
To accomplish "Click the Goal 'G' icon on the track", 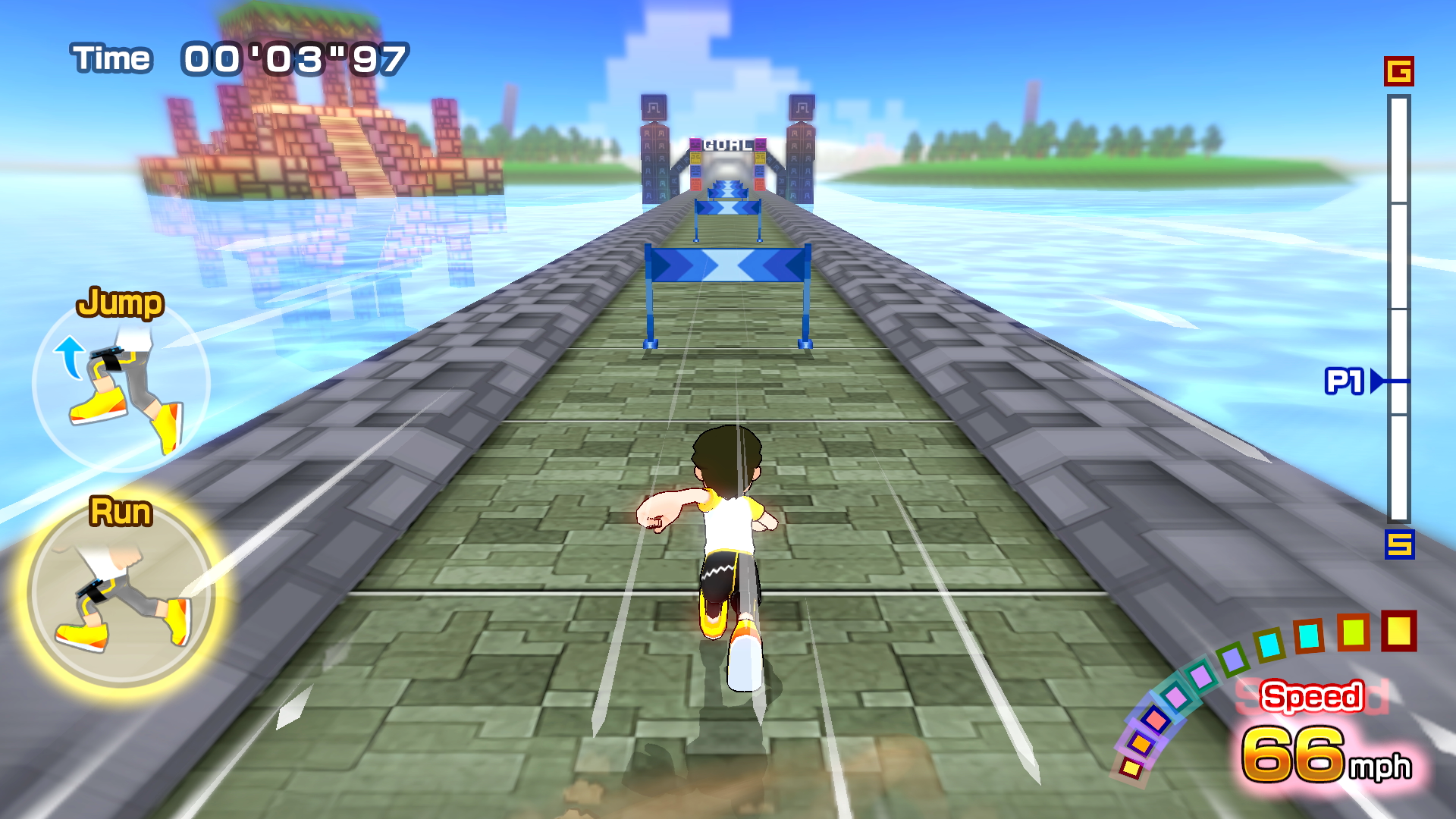I will pos(1398,71).
